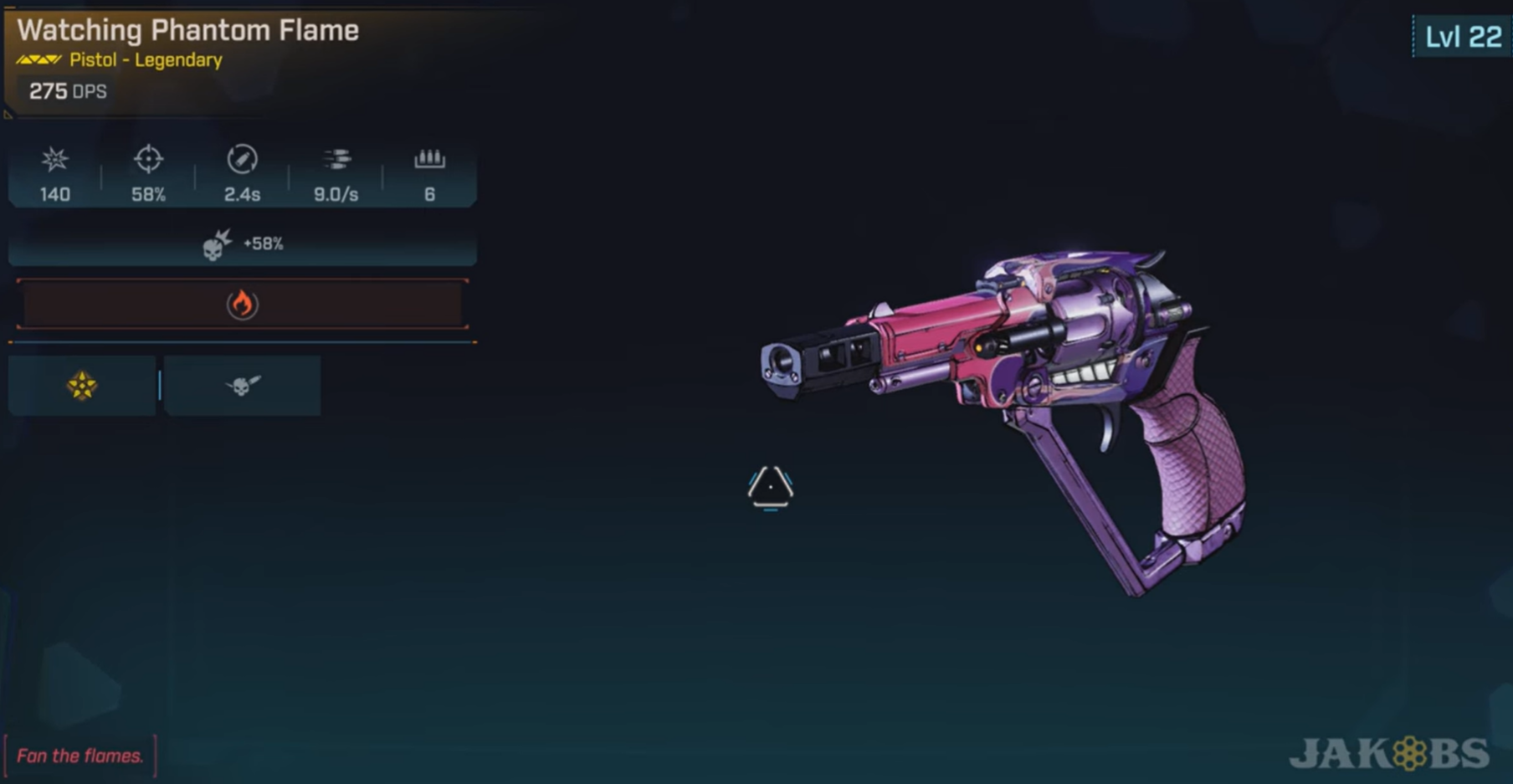This screenshot has width=1513, height=784.
Task: Select the skull and bullet perk tile
Action: click(x=243, y=386)
